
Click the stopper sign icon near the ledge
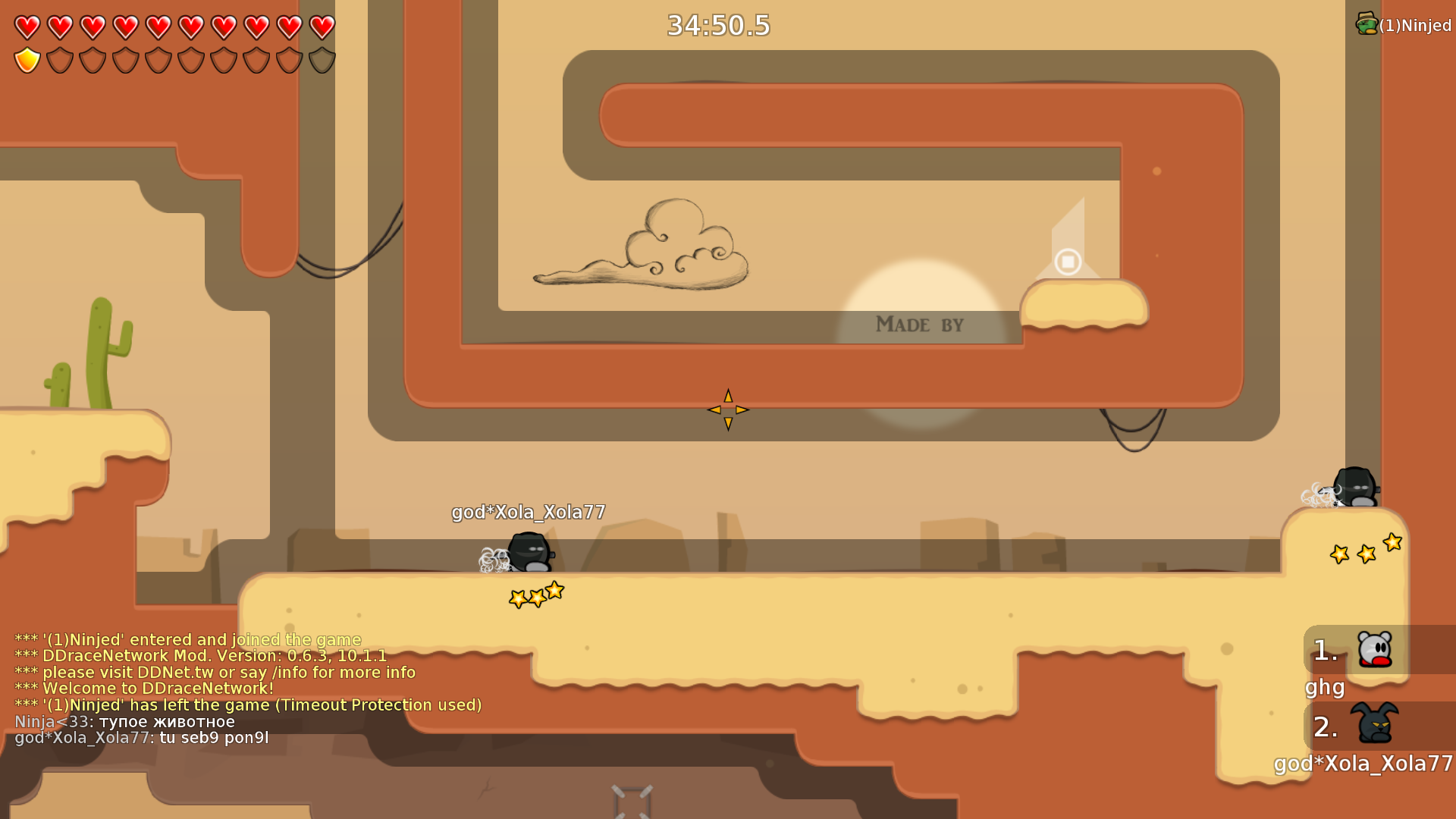(1068, 263)
